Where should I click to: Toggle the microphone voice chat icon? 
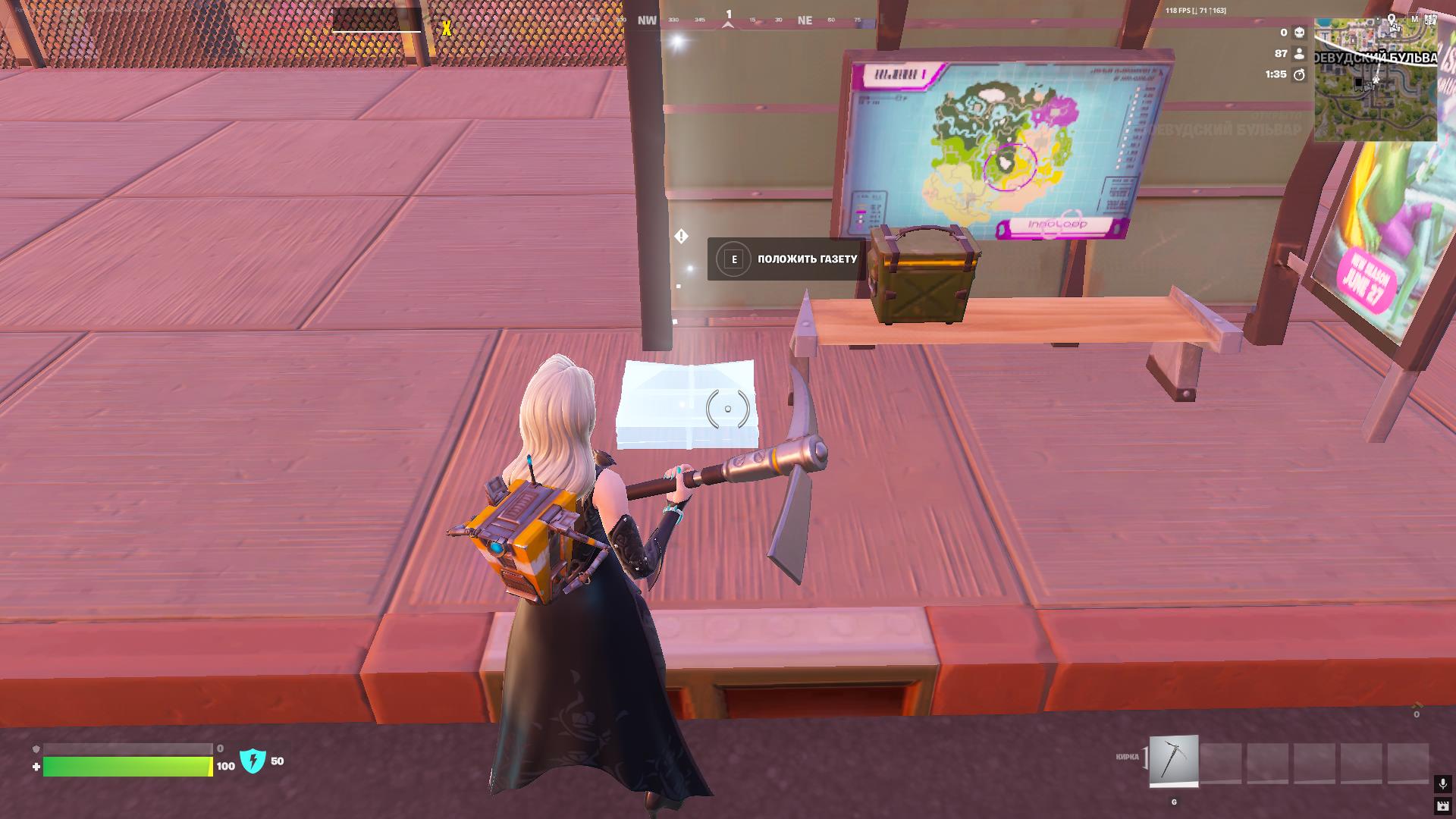click(x=1442, y=783)
